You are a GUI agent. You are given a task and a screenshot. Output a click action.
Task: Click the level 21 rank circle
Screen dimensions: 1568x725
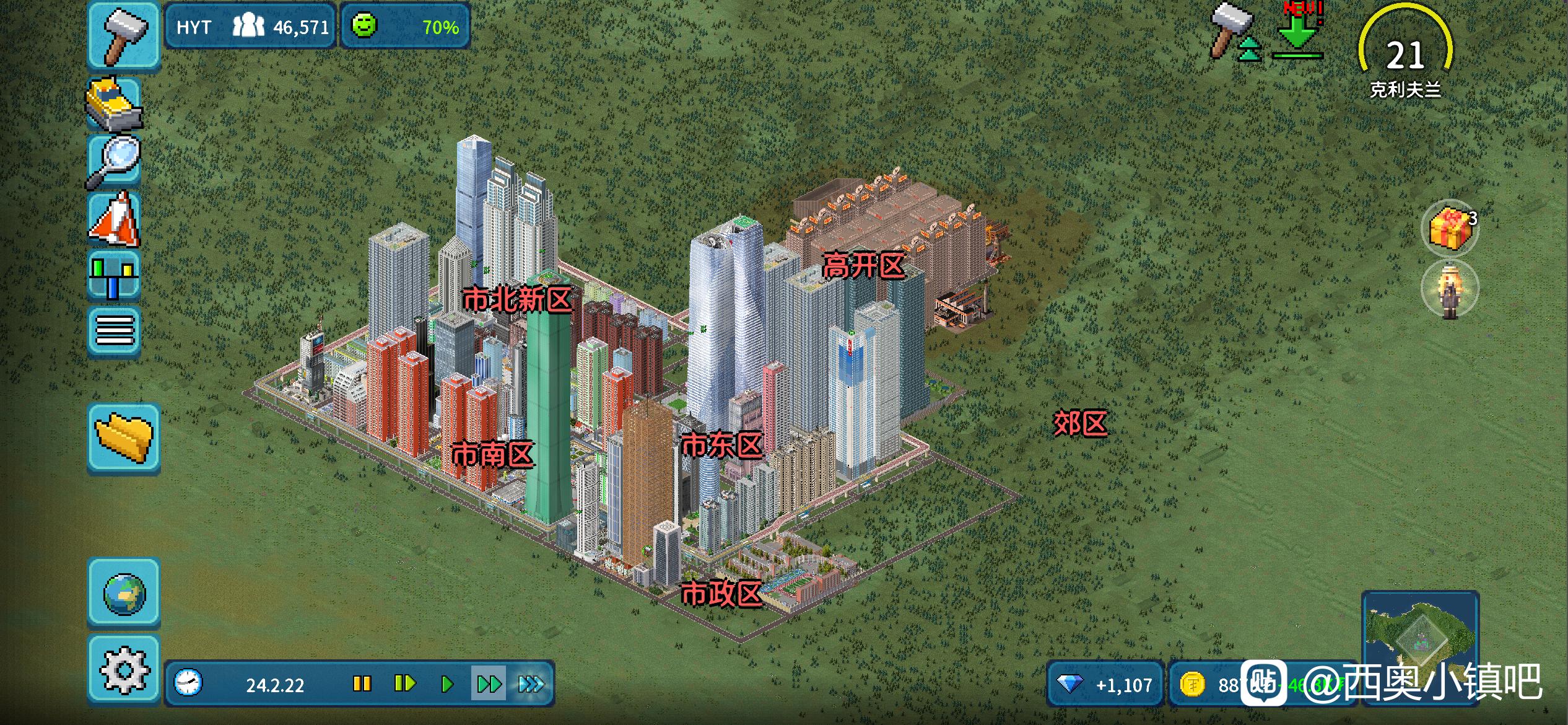1405,56
